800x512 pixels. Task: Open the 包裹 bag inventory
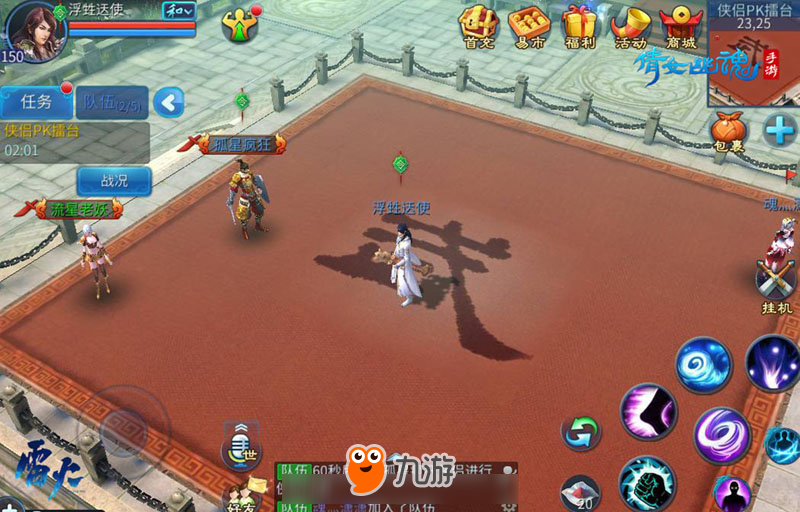(x=729, y=133)
